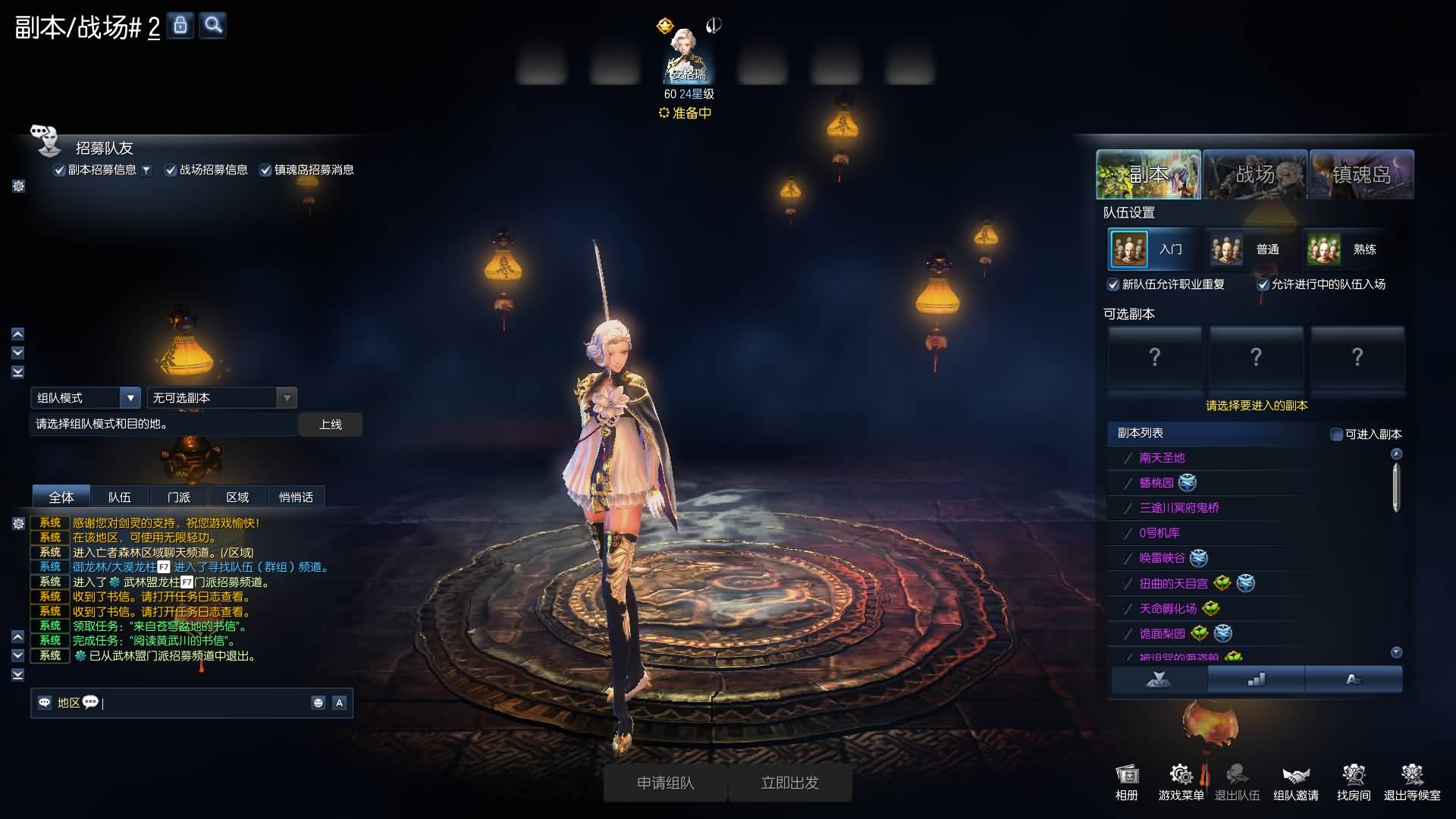Select the 入门 difficulty option
Screen dimensions: 1456x819
tap(1150, 249)
